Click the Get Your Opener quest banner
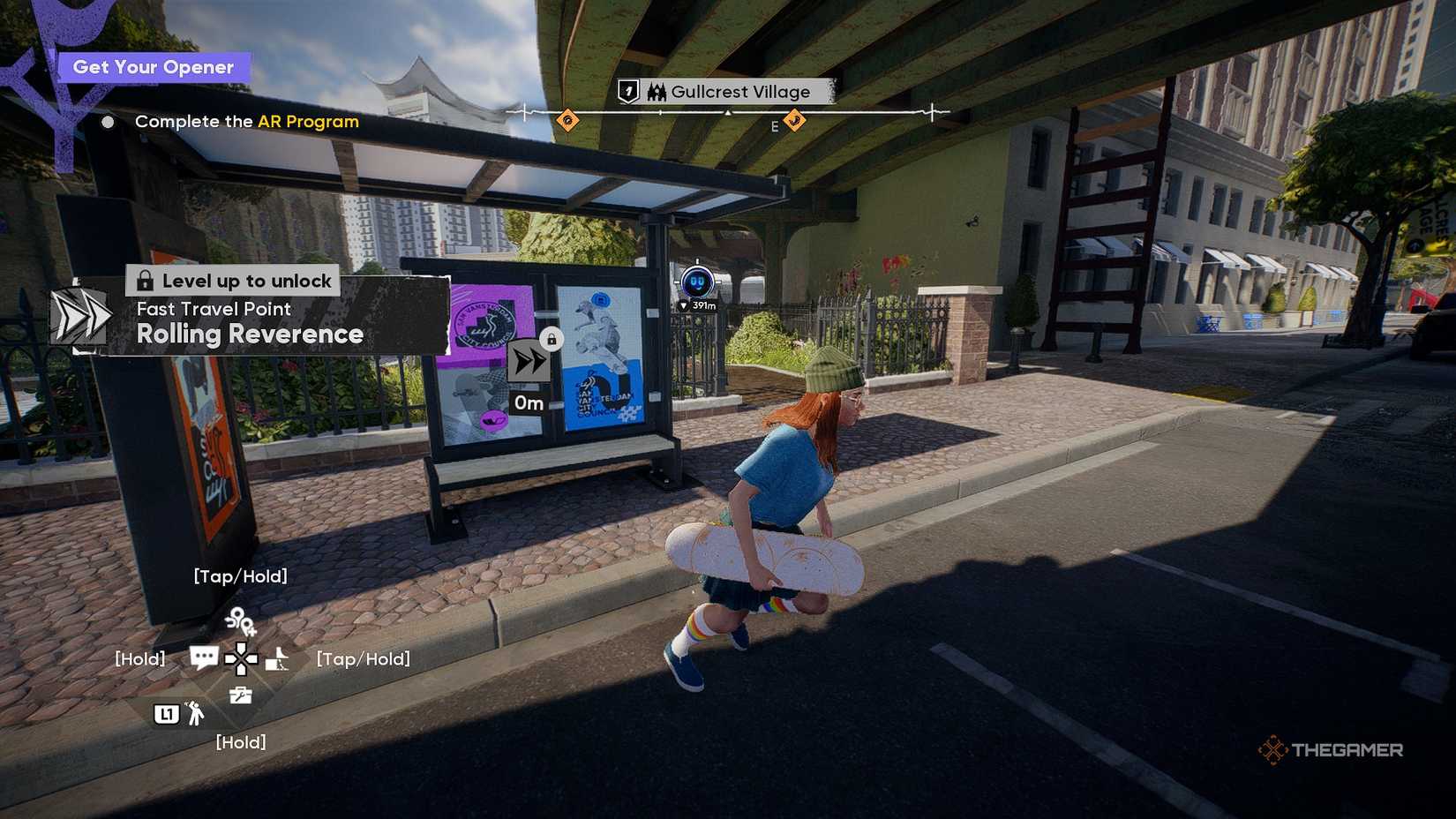This screenshot has height=819, width=1456. point(152,66)
